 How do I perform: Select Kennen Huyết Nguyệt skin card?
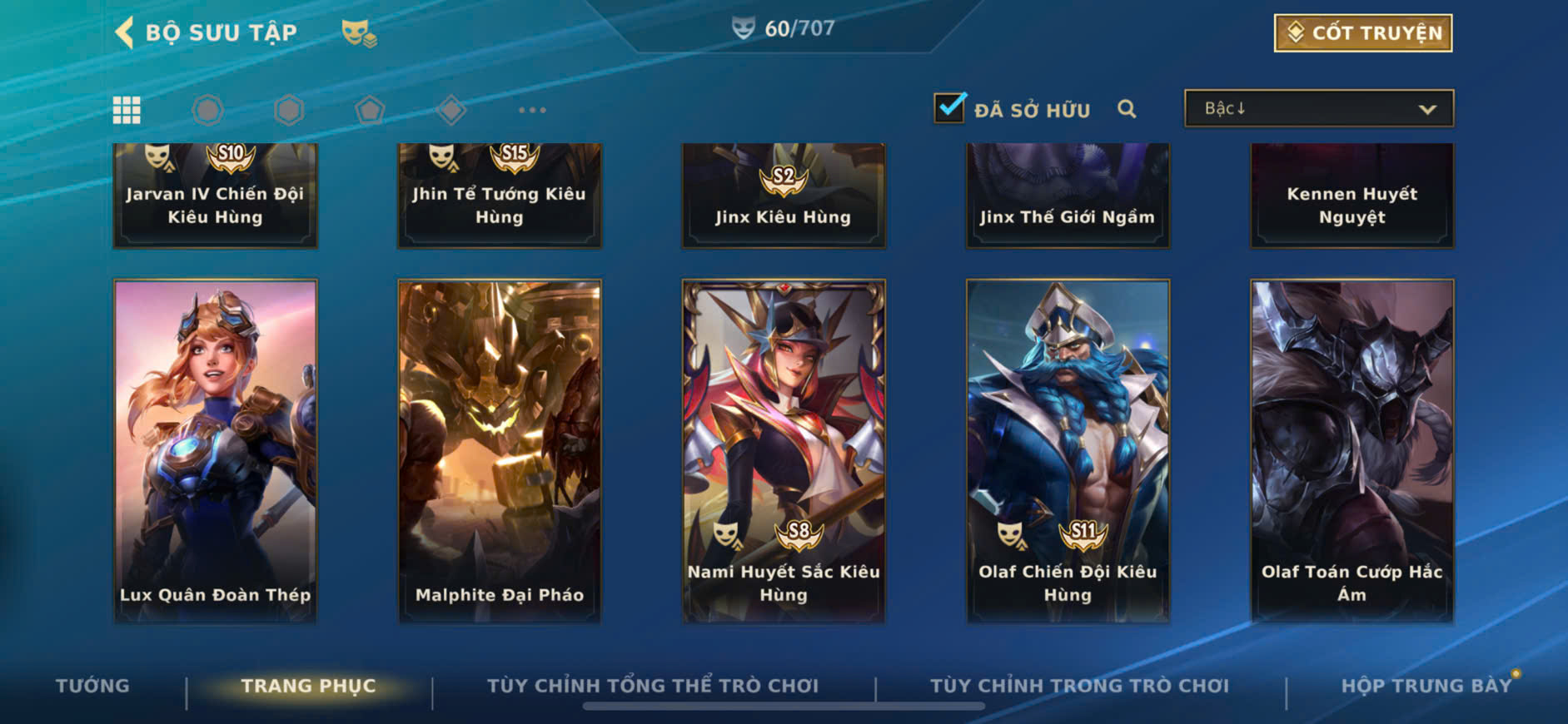point(1351,196)
